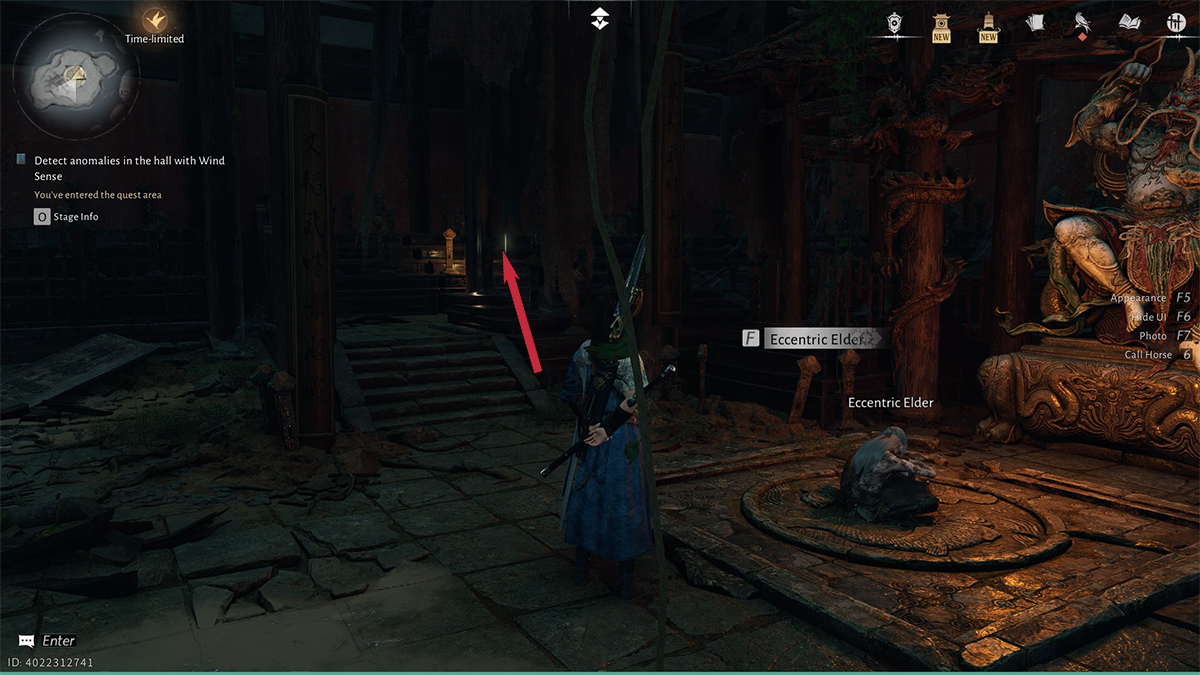Open the circular minimap
The image size is (1200, 675).
[x=75, y=76]
